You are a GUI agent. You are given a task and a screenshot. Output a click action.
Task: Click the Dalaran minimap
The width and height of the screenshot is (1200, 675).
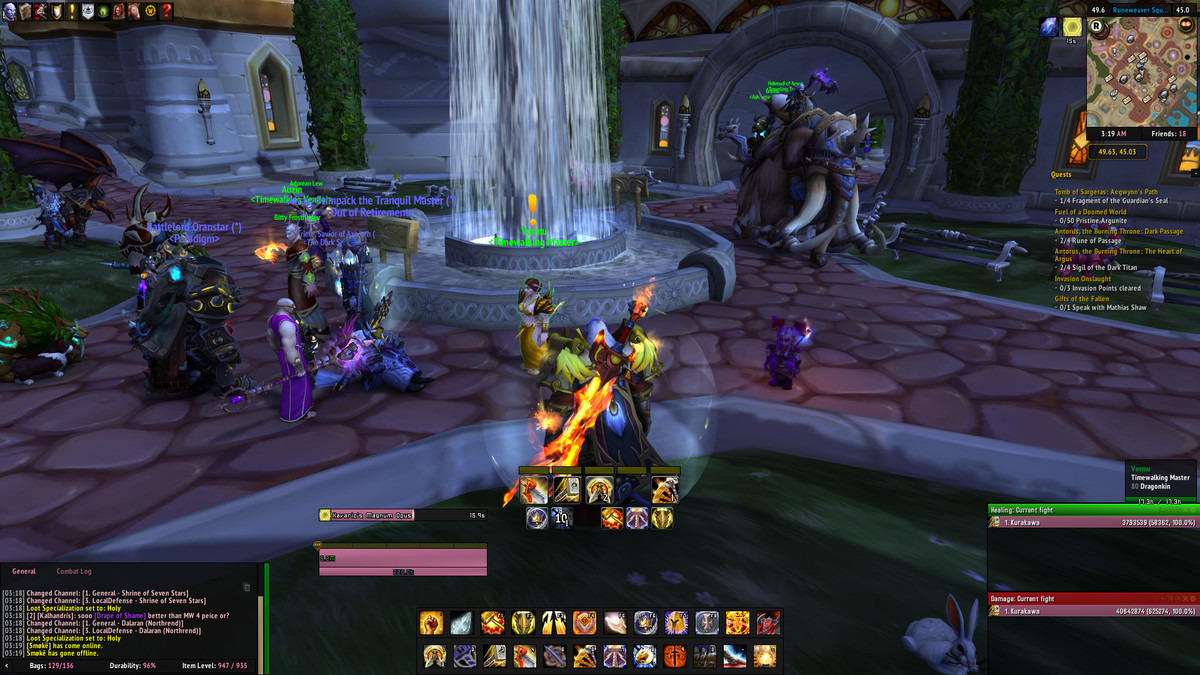point(1141,70)
